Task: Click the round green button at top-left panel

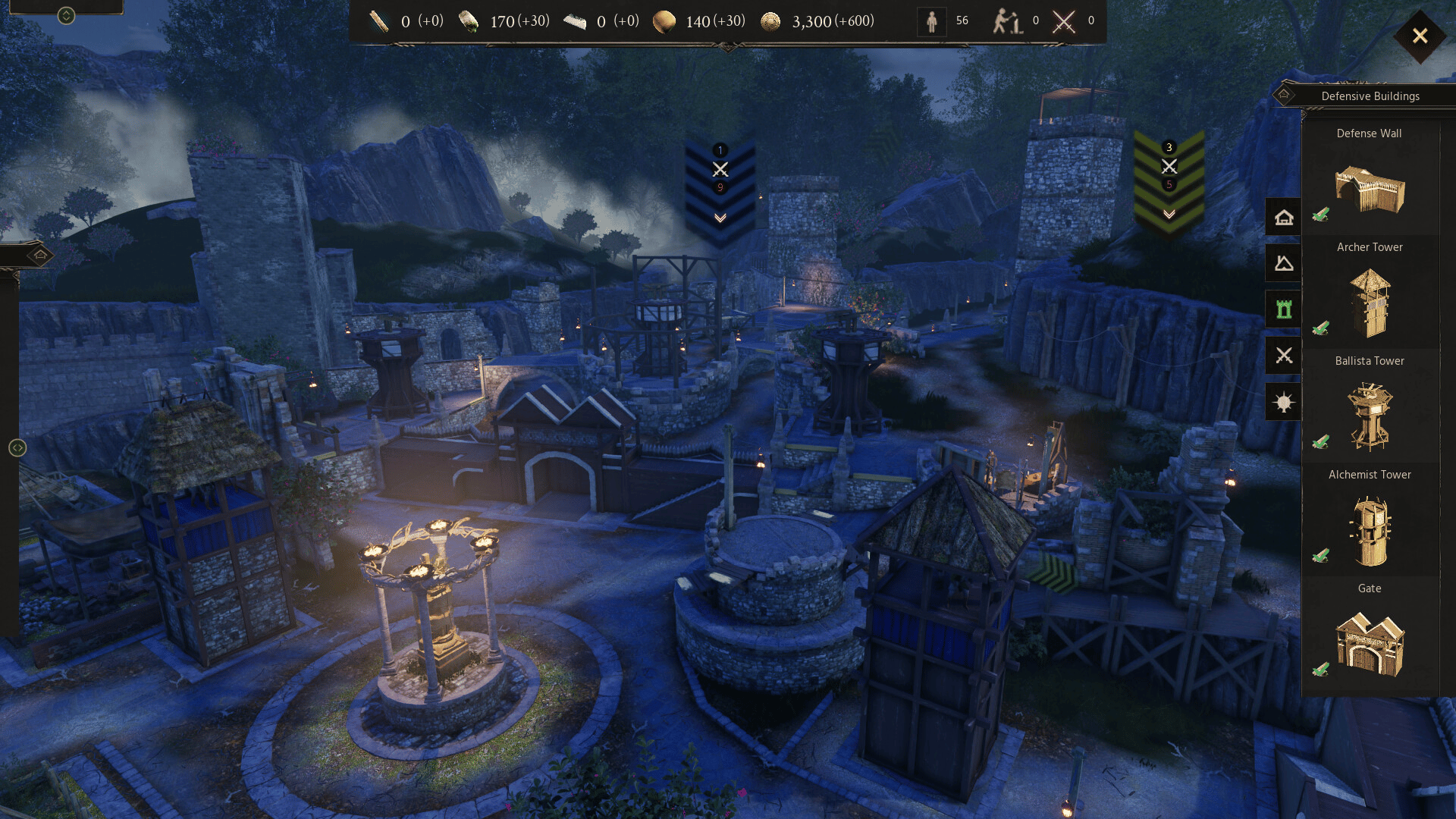Action: point(66,15)
